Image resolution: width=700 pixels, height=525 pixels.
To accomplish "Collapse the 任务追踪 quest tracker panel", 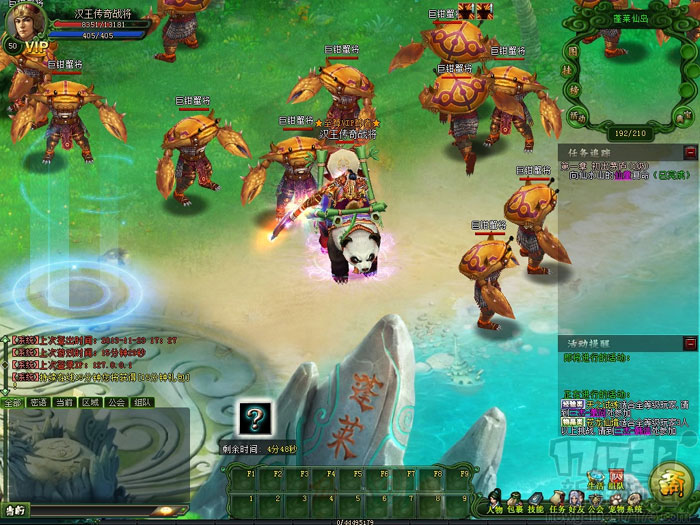I will point(689,152).
